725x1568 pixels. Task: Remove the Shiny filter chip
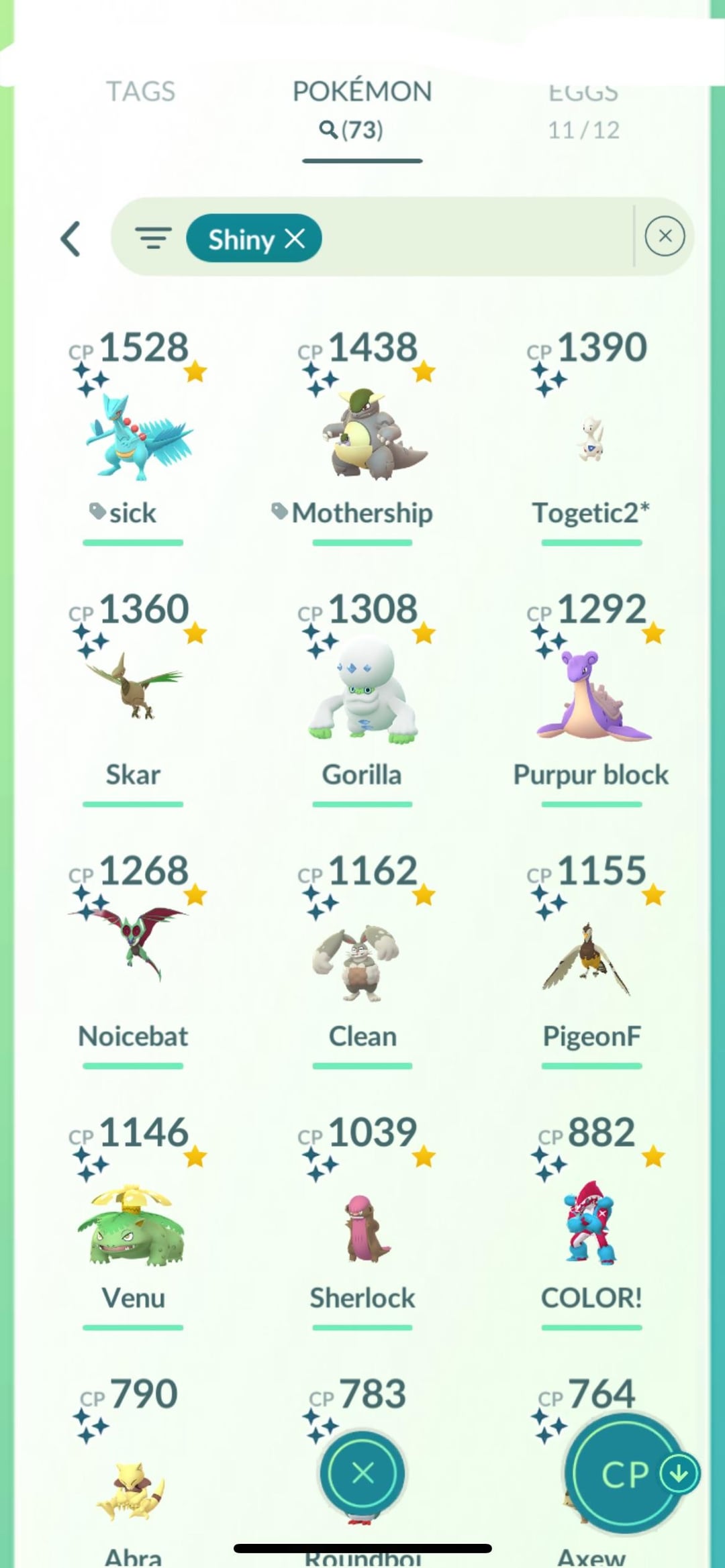(295, 238)
